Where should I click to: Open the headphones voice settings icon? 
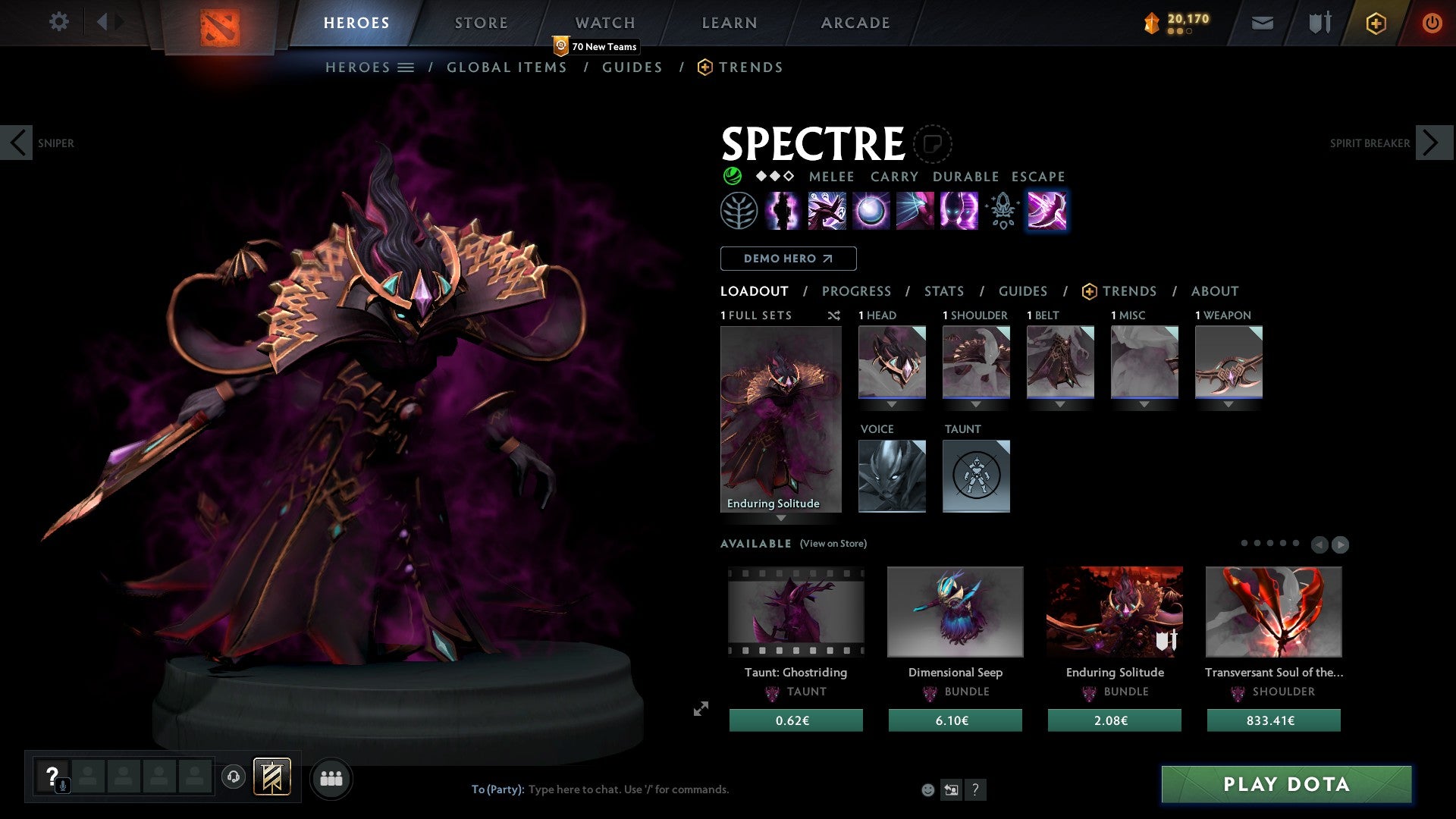click(x=234, y=777)
